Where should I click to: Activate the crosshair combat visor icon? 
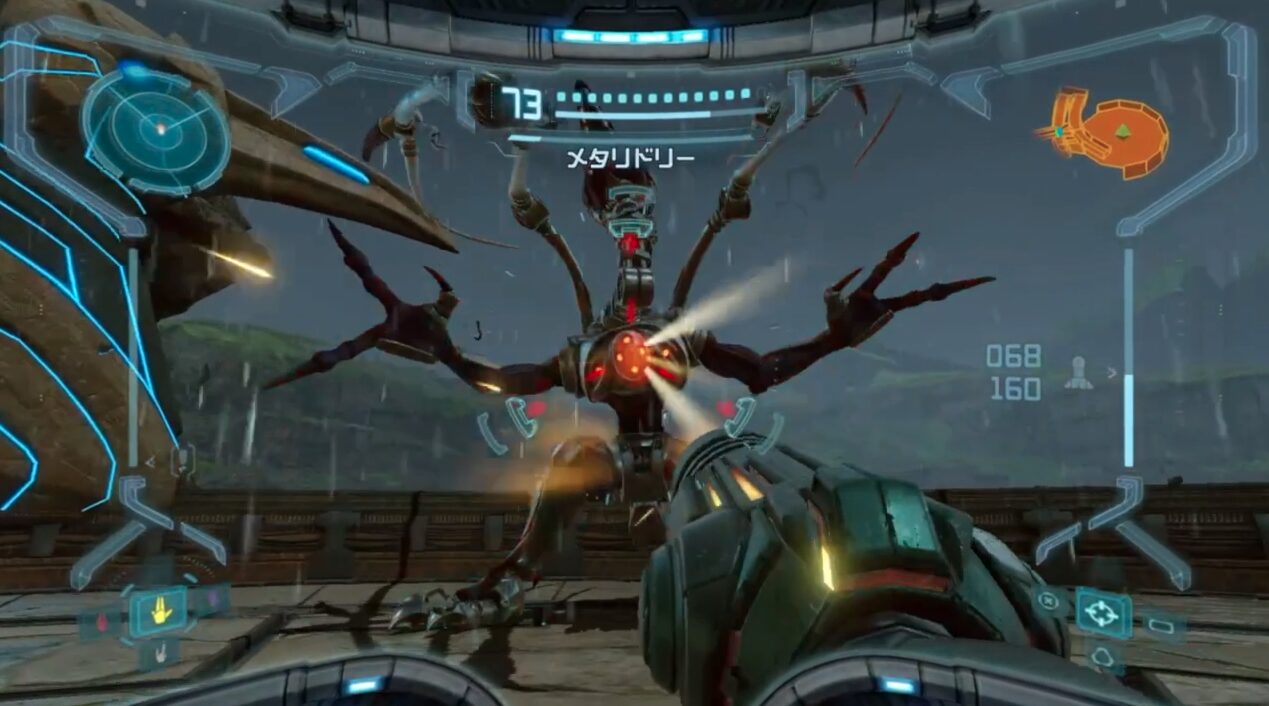1103,613
